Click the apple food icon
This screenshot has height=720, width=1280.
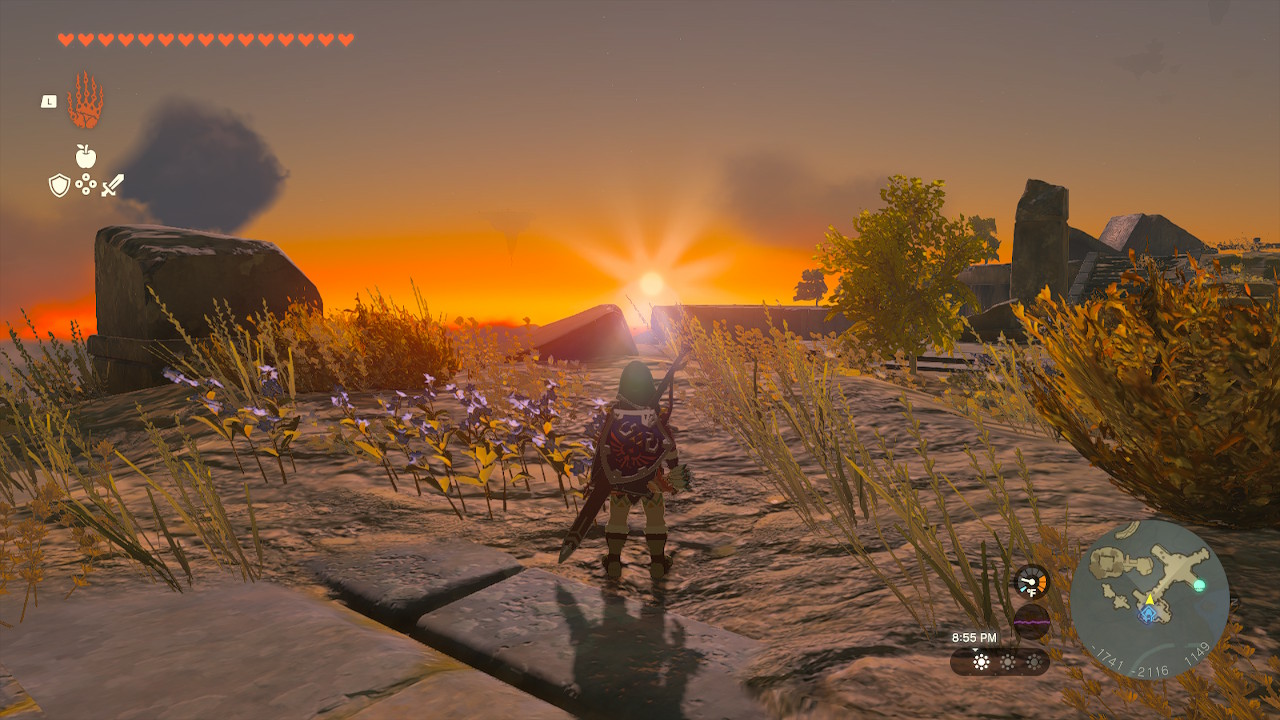[x=86, y=154]
